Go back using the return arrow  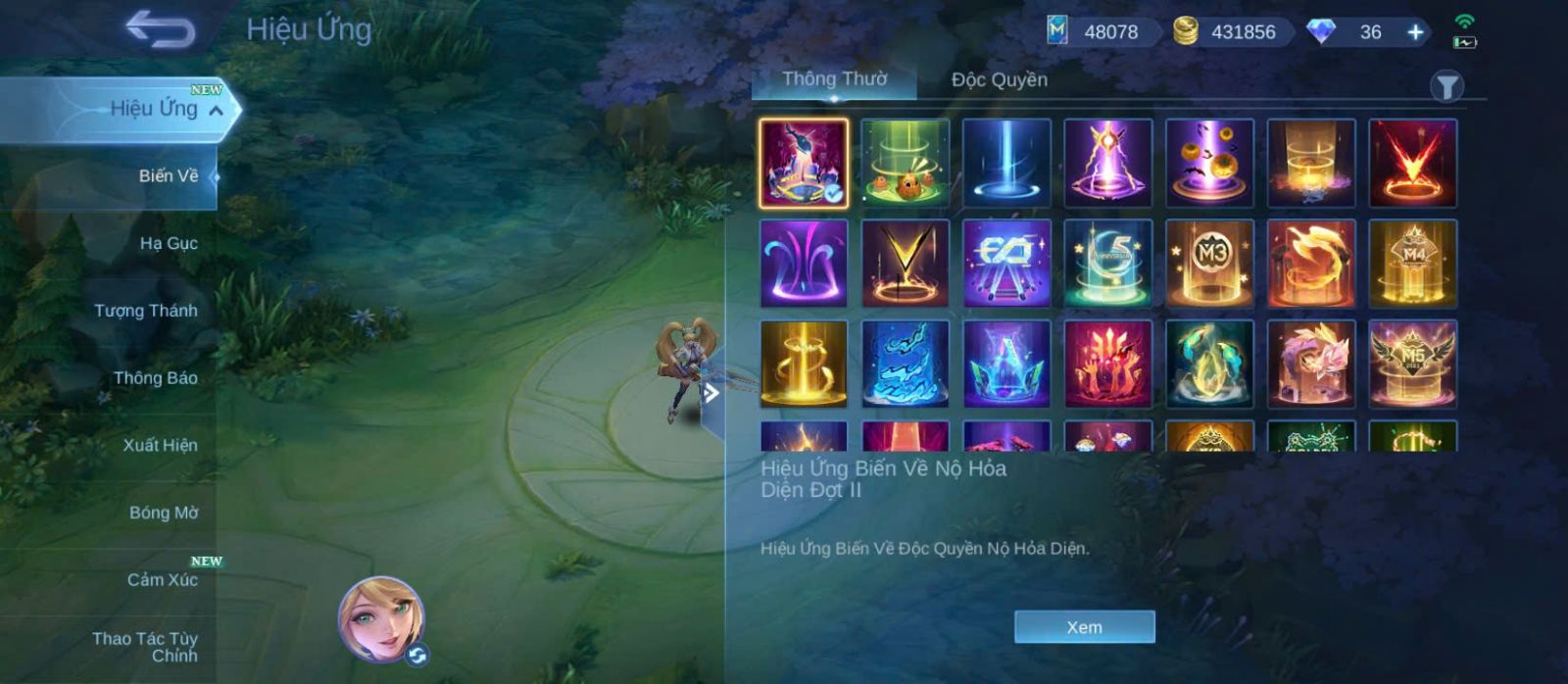(x=160, y=29)
